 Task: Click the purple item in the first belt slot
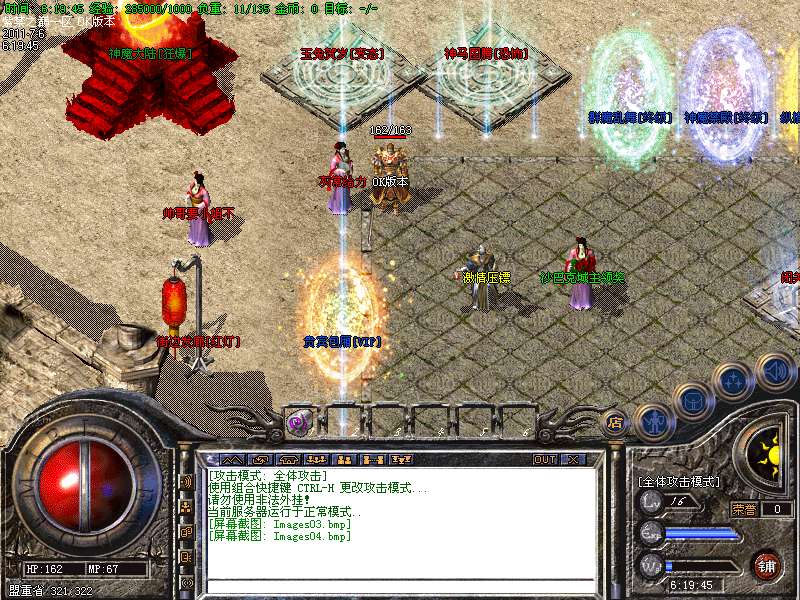(x=297, y=422)
